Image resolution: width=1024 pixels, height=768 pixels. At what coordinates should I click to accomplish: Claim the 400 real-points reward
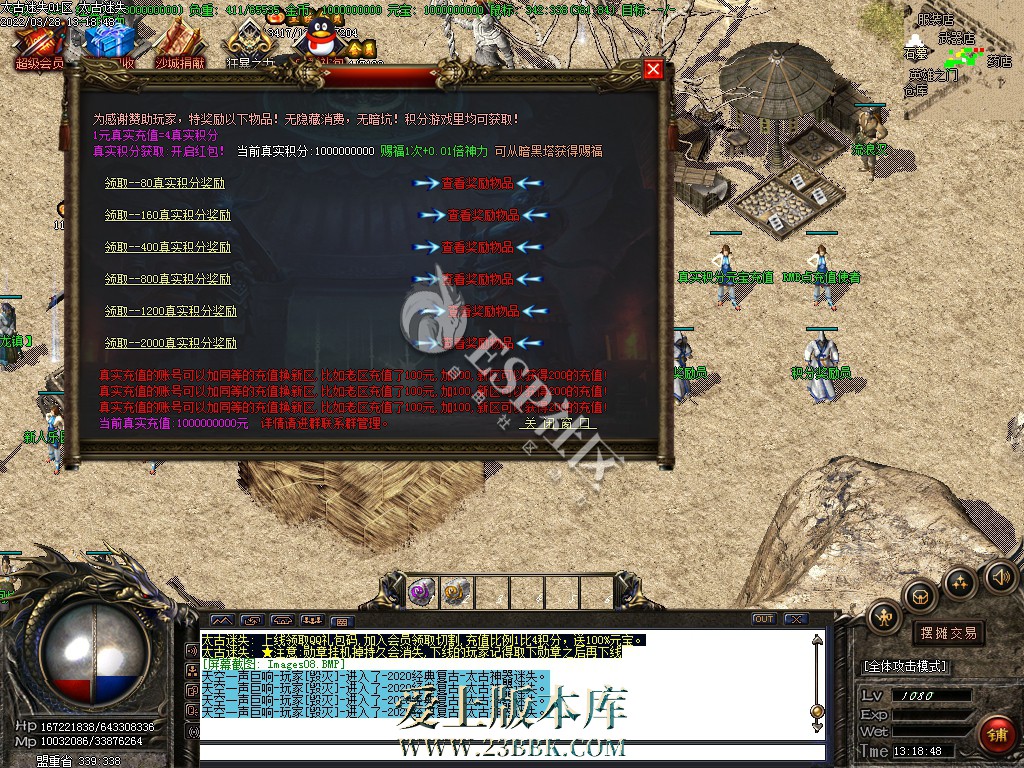coord(168,247)
